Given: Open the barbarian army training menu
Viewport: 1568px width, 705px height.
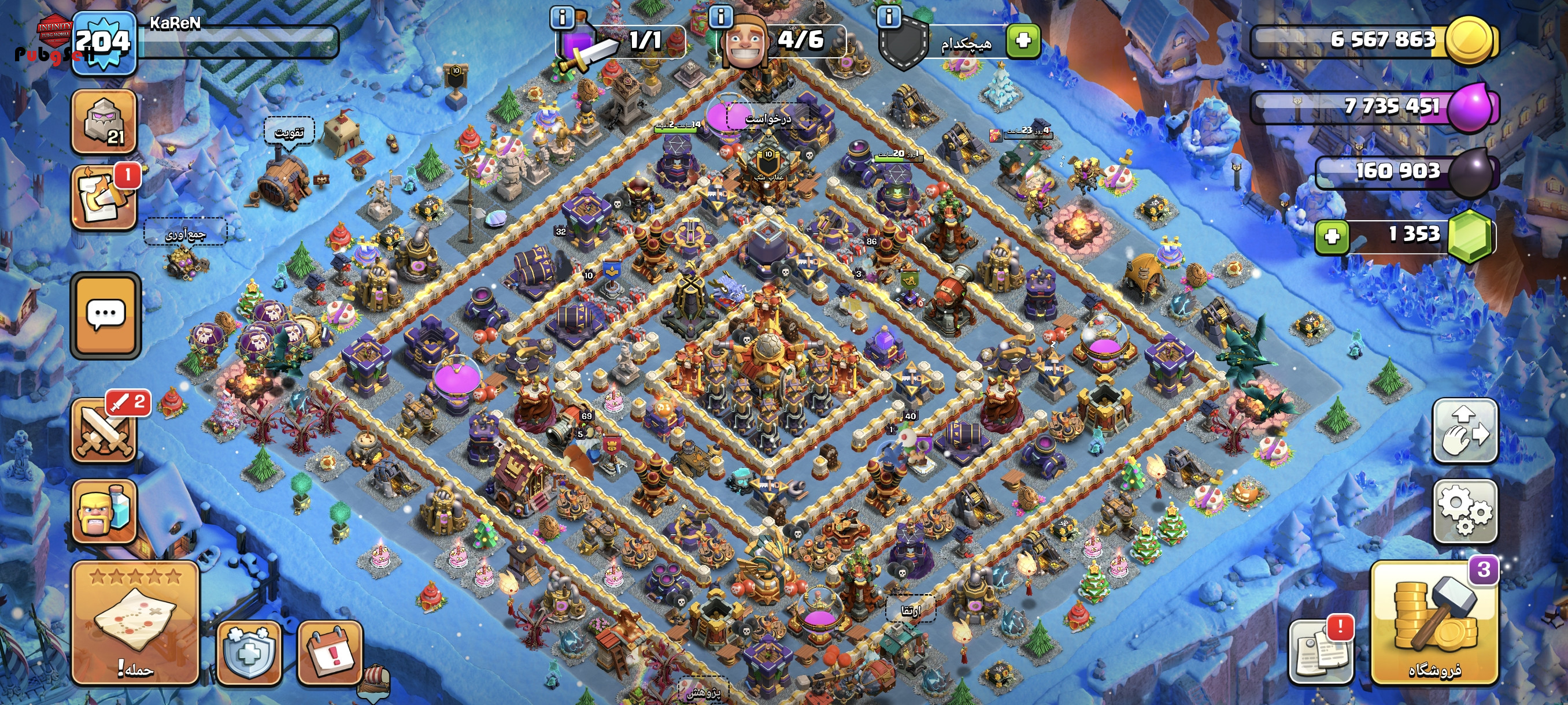Looking at the screenshot, I should coord(103,512).
